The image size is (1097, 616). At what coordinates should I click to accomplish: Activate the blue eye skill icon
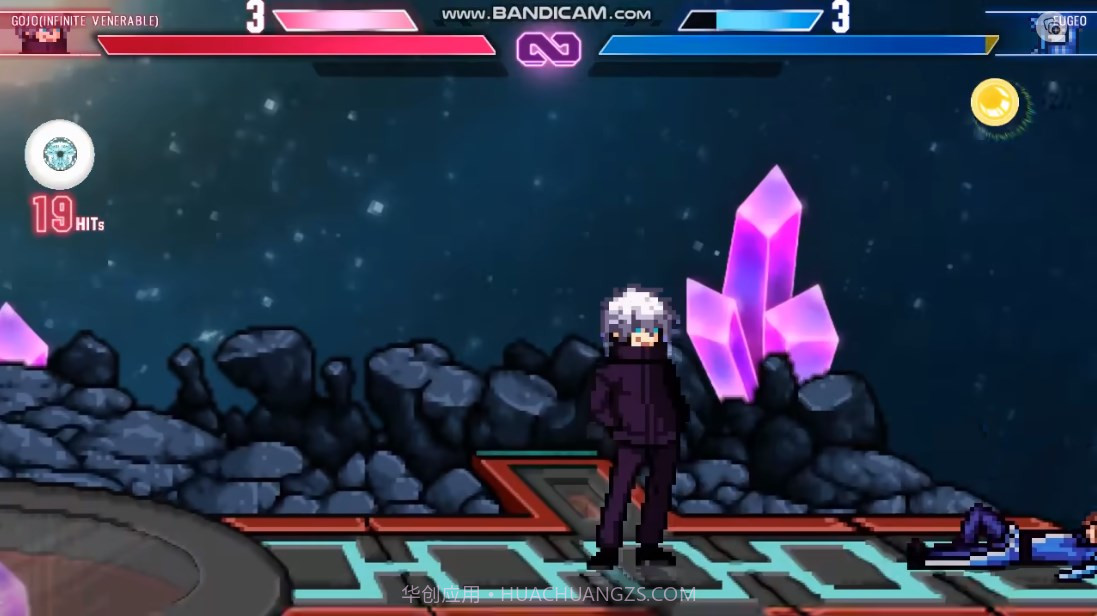[x=60, y=154]
